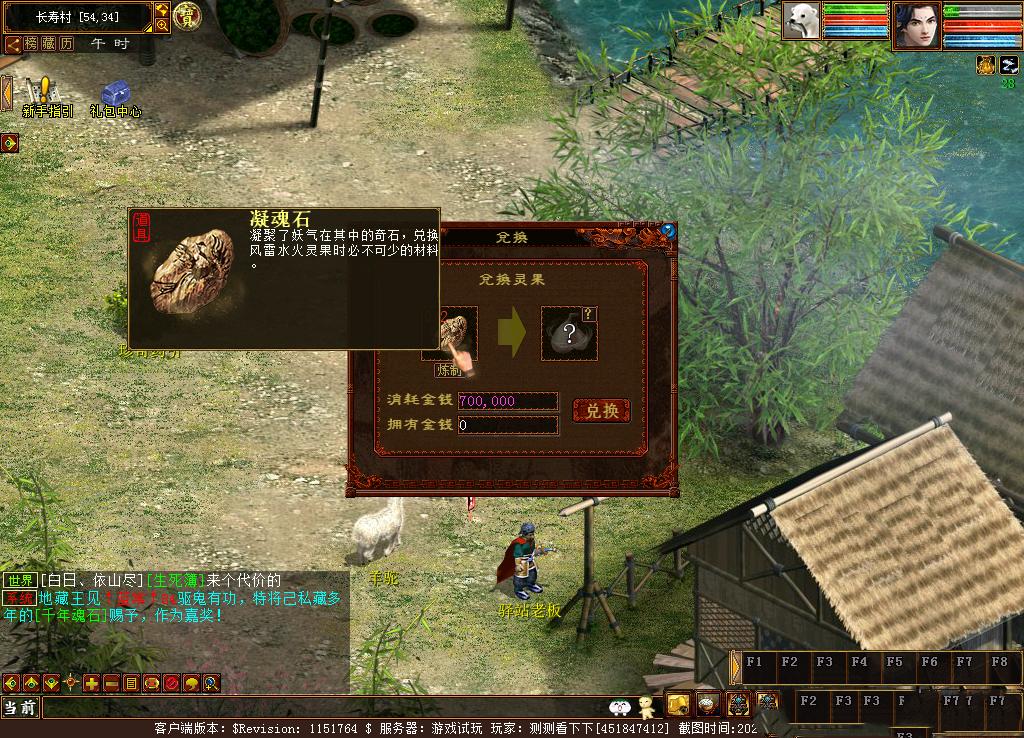Open the yellow bag inventory icon
Viewport: 1024px width, 738px height.
pyautogui.click(x=679, y=703)
